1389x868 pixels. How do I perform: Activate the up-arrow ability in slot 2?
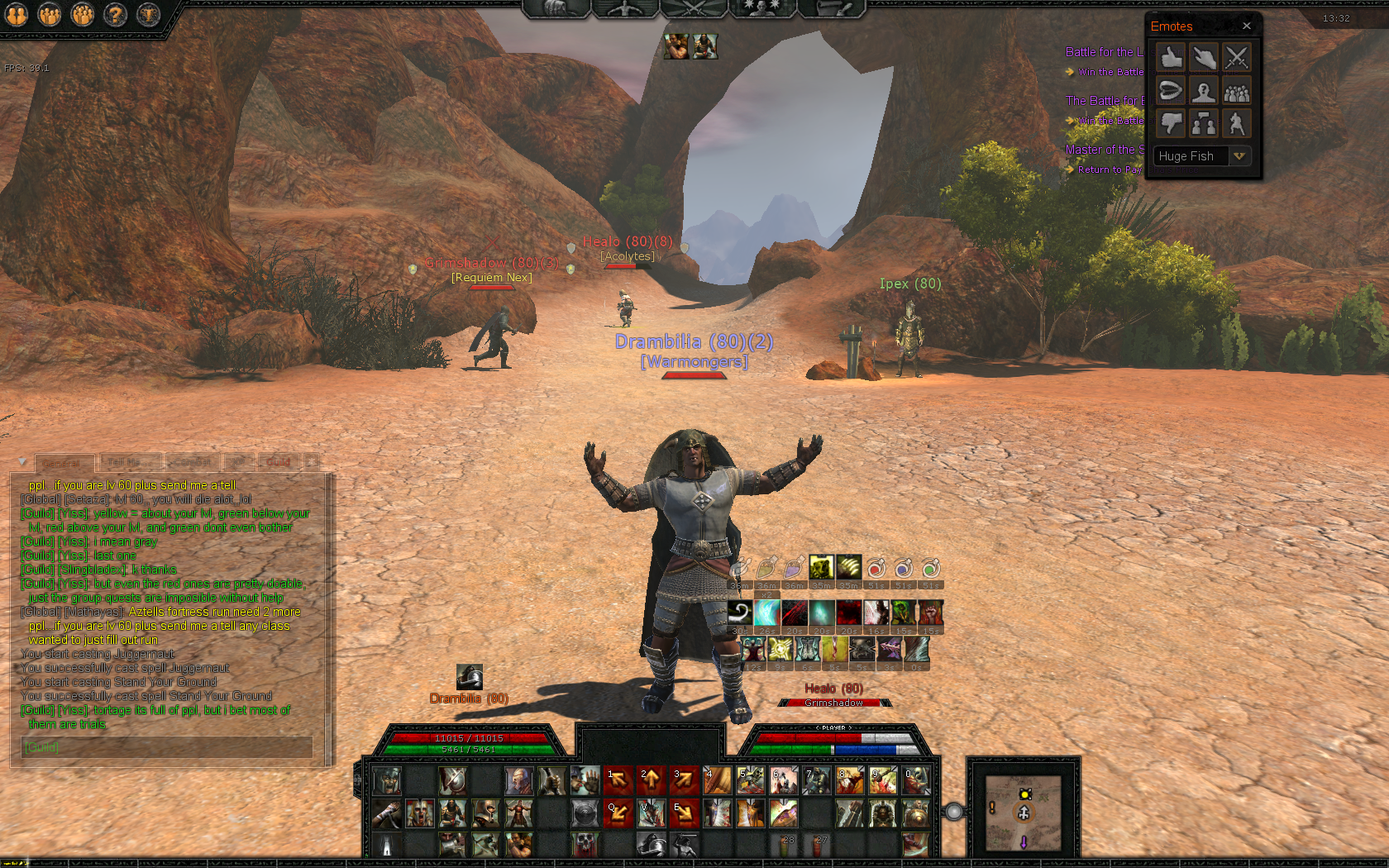point(651,780)
